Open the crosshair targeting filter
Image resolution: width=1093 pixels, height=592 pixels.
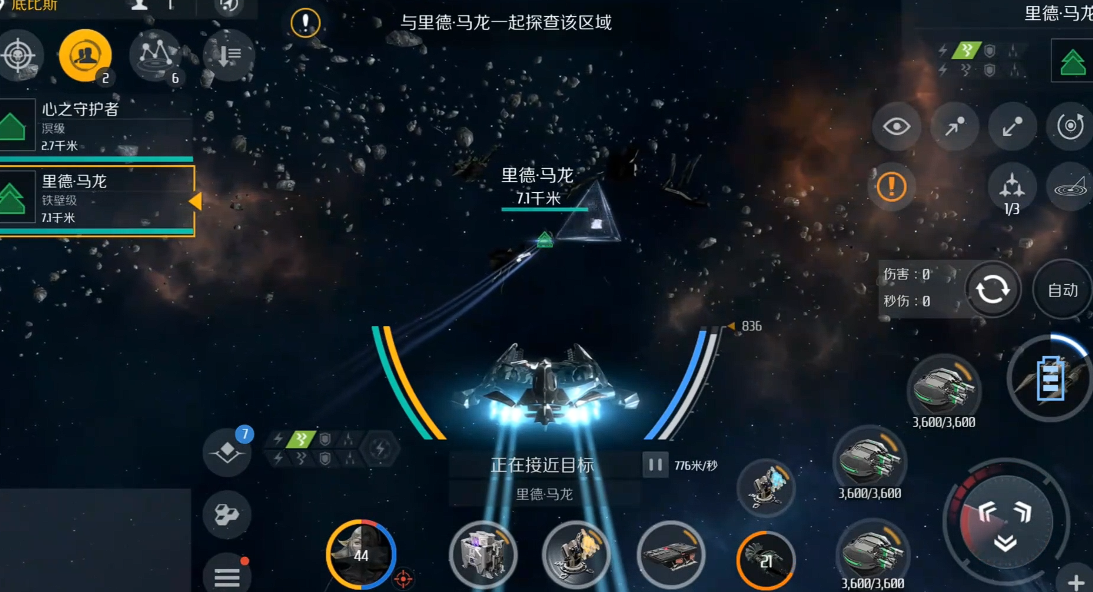[20, 54]
